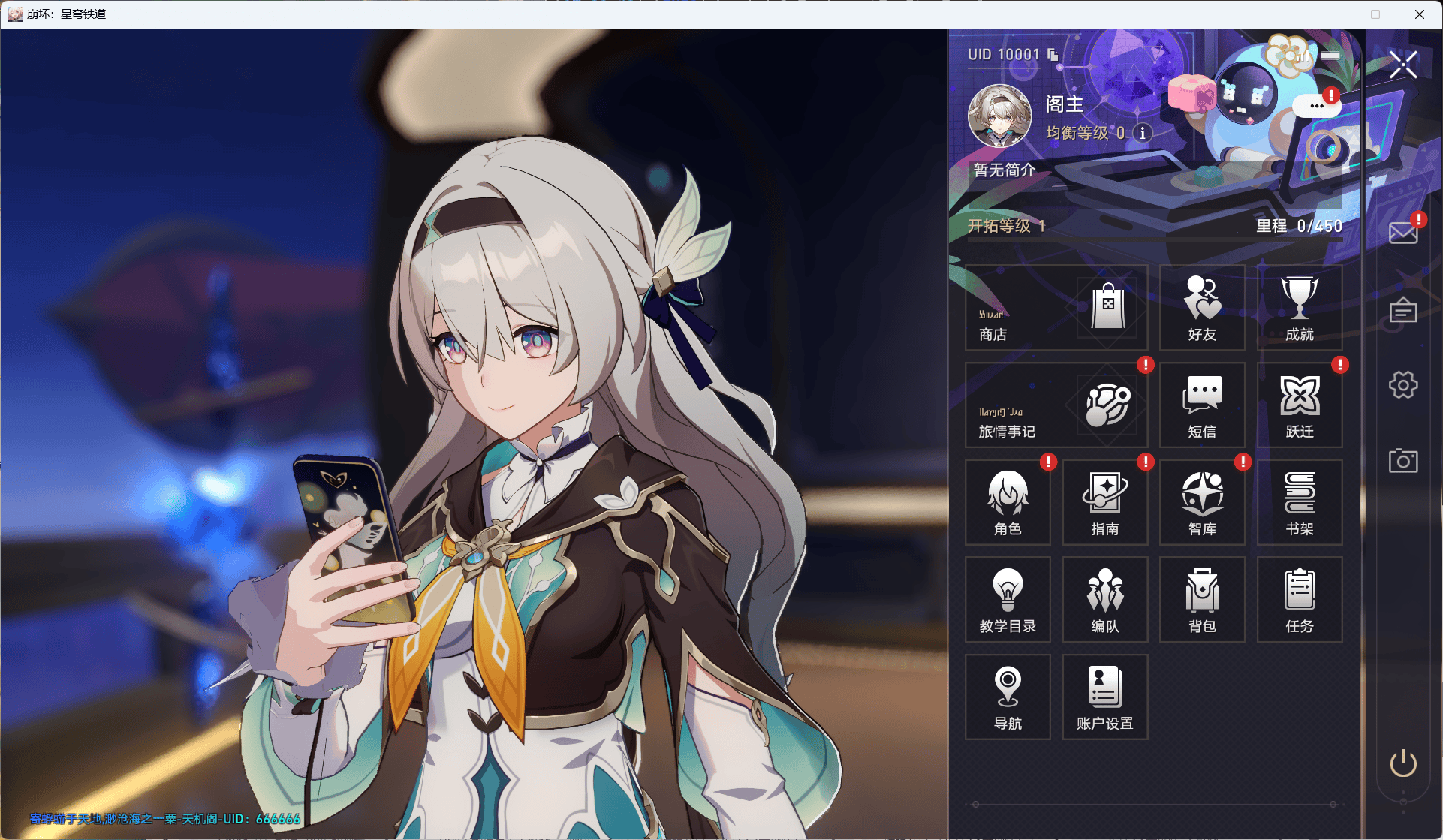View the 任务 missions list
The width and height of the screenshot is (1443, 840).
[x=1300, y=600]
